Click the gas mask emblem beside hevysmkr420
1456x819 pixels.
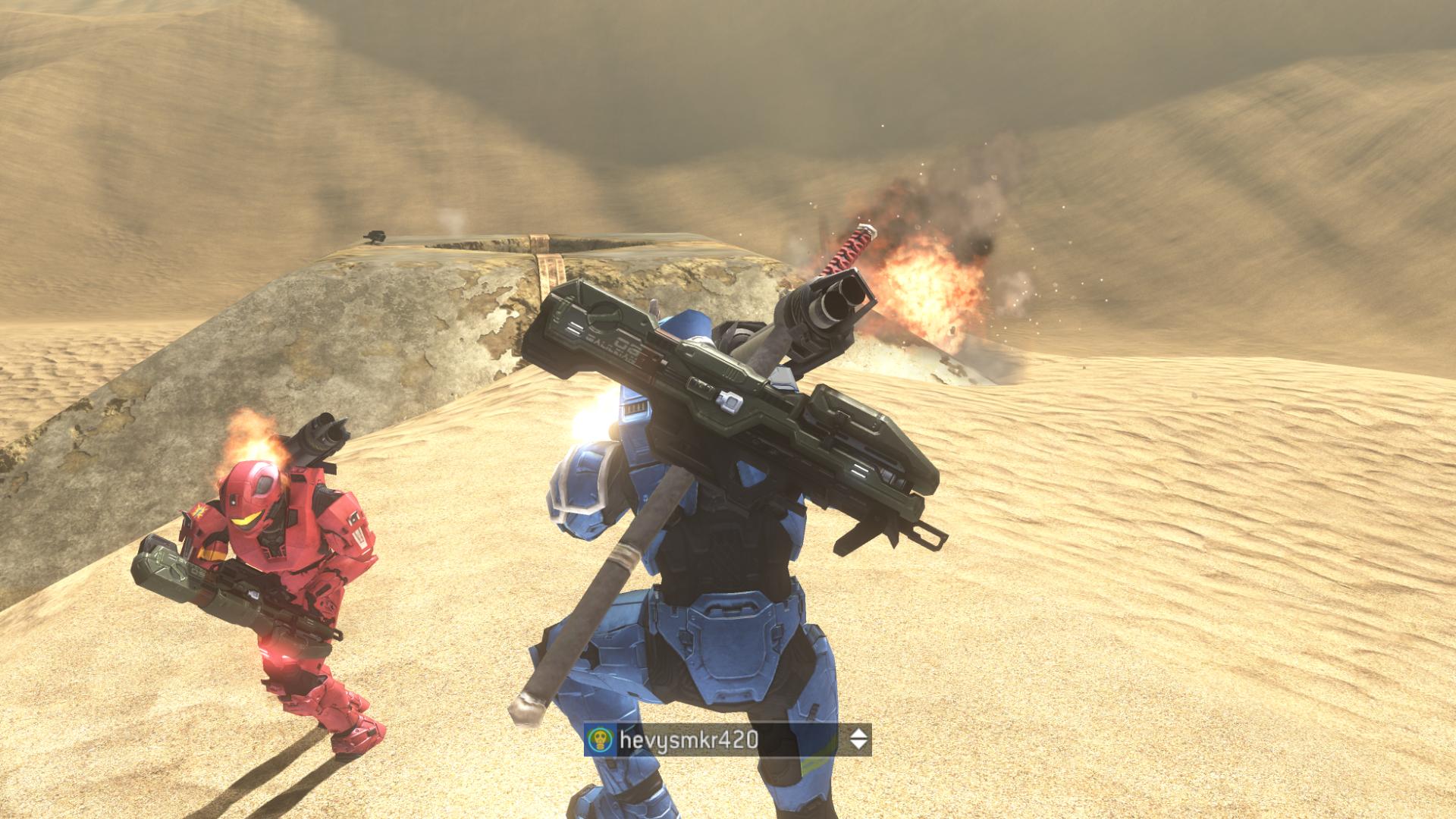click(x=601, y=740)
